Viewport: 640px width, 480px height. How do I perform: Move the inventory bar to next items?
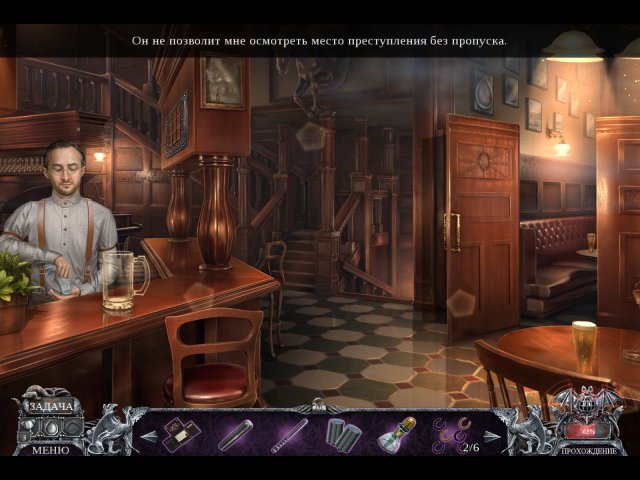(x=490, y=436)
